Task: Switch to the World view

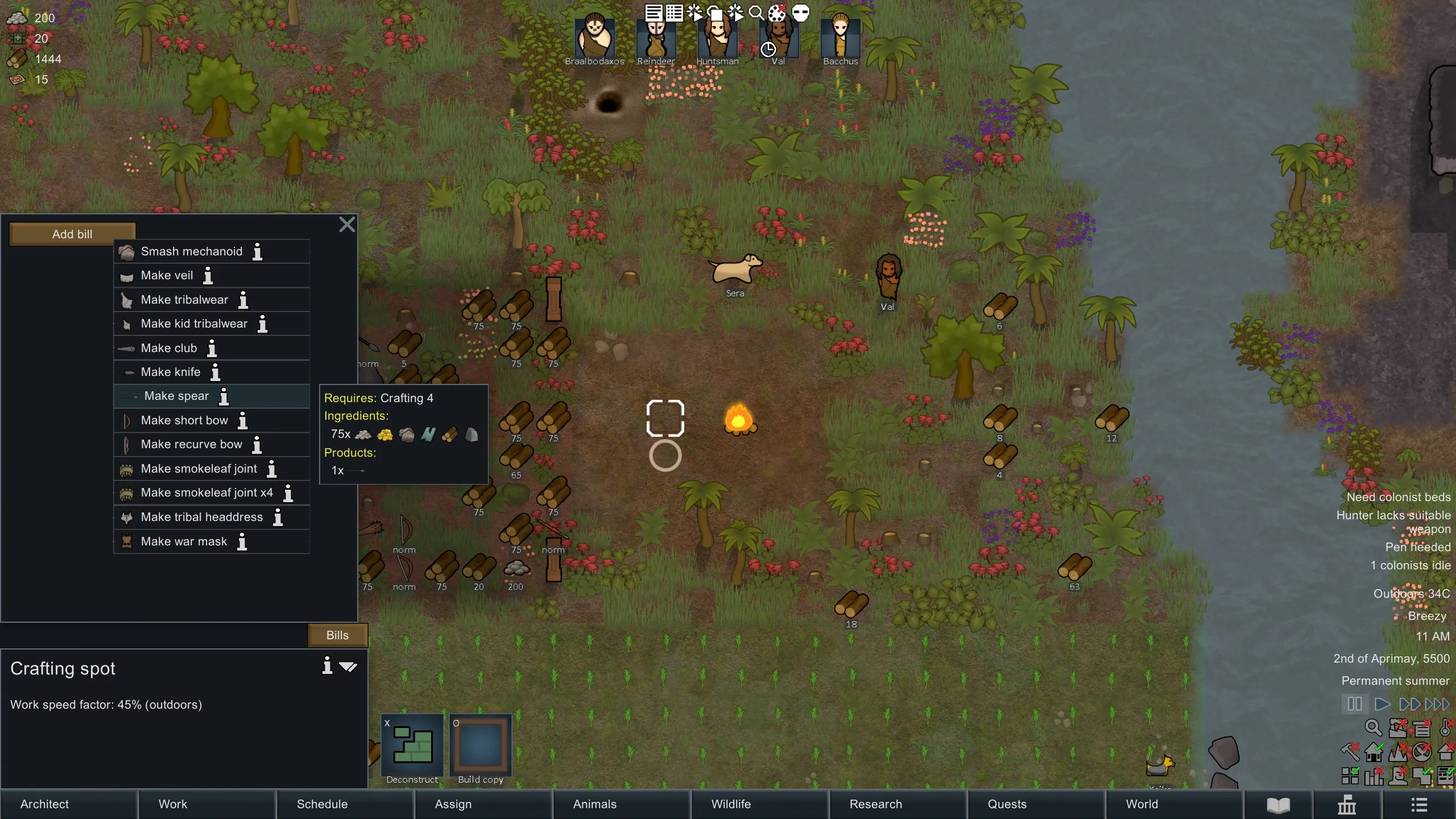Action: pyautogui.click(x=1141, y=804)
